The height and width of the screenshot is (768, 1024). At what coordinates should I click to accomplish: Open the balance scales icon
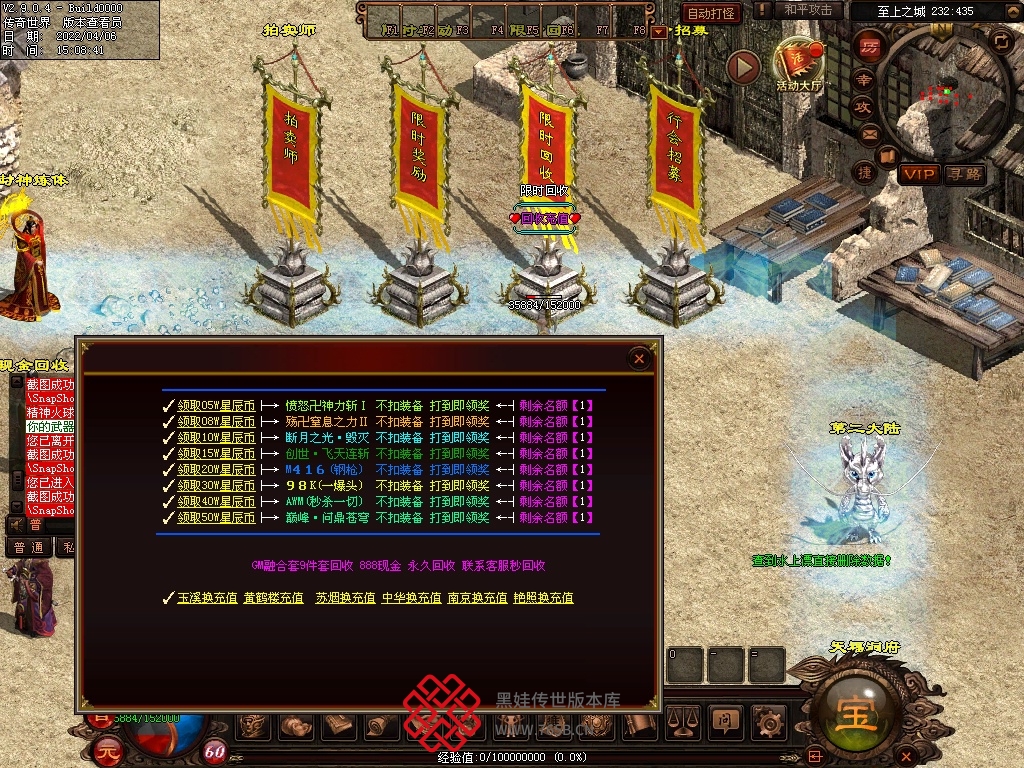click(x=683, y=720)
